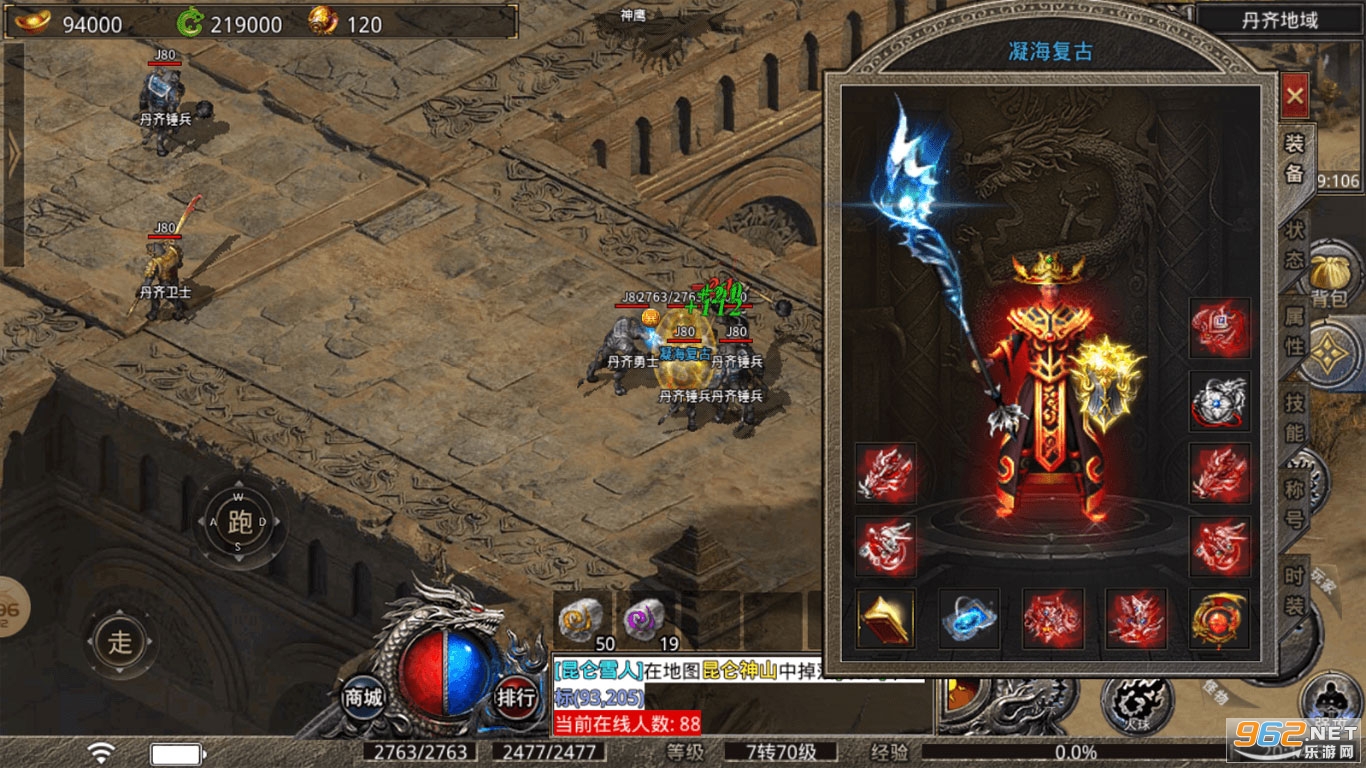Tap the 走 walk joystick button
The height and width of the screenshot is (768, 1366).
tap(120, 641)
